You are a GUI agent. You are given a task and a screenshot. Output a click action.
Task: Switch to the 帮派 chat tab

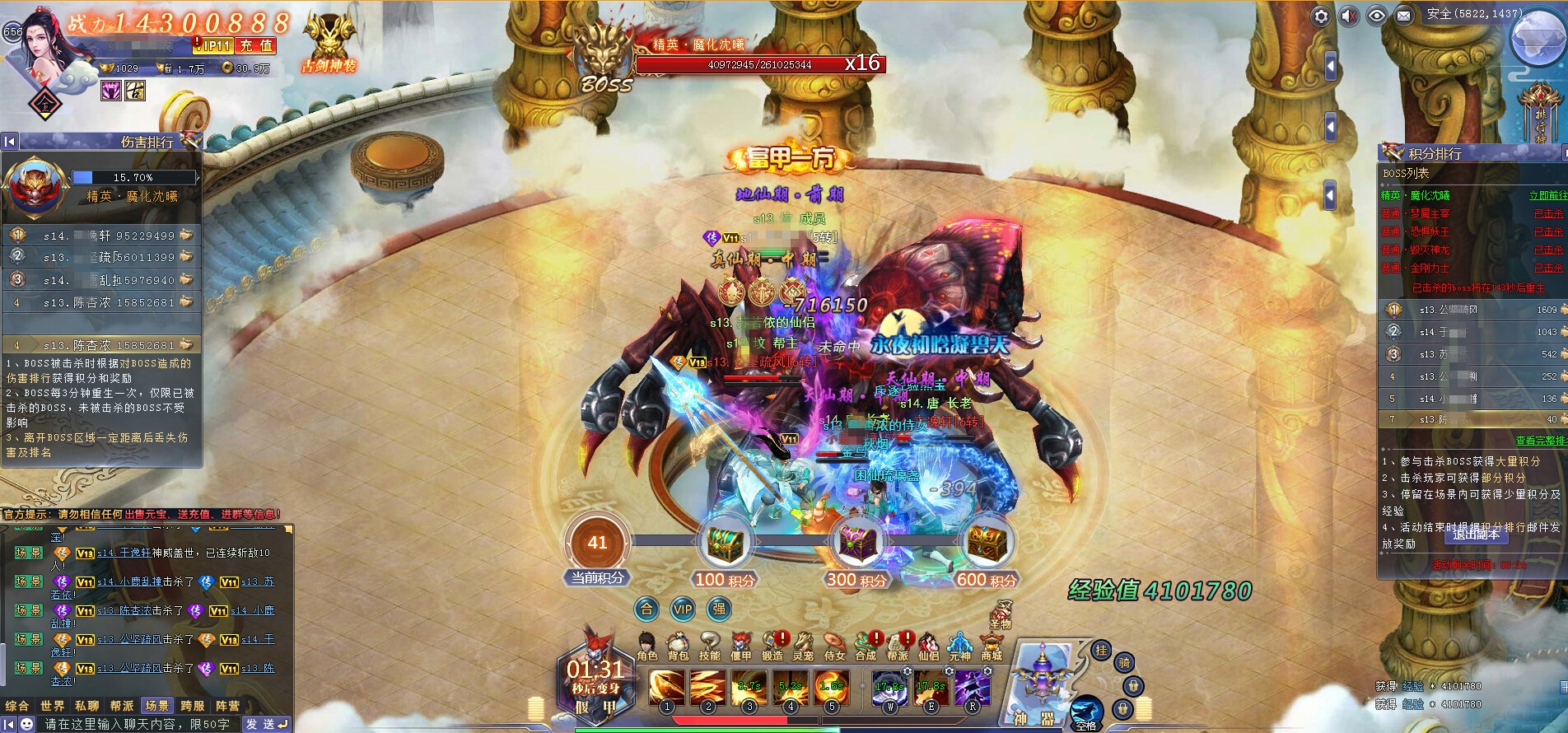pos(122,706)
